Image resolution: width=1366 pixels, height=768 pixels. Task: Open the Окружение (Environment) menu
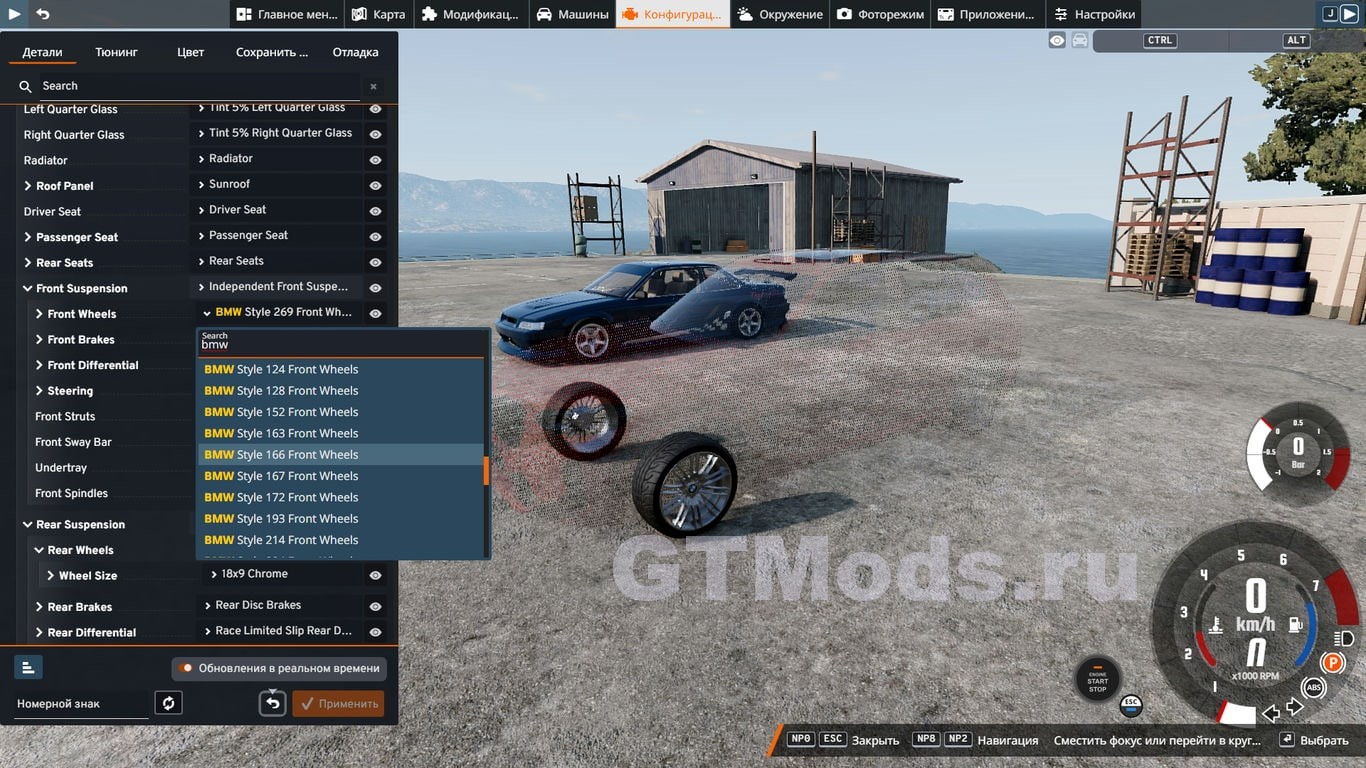point(780,14)
